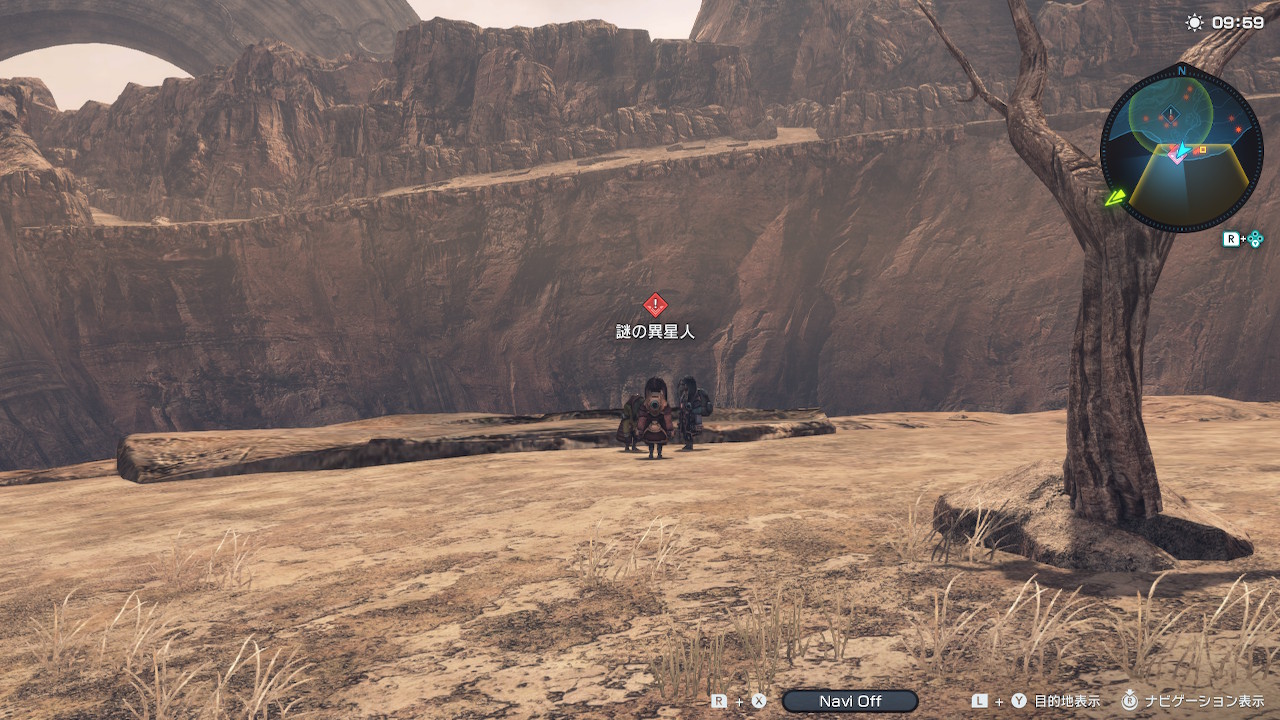Select the red quest marker above 謎の異星人

(654, 305)
